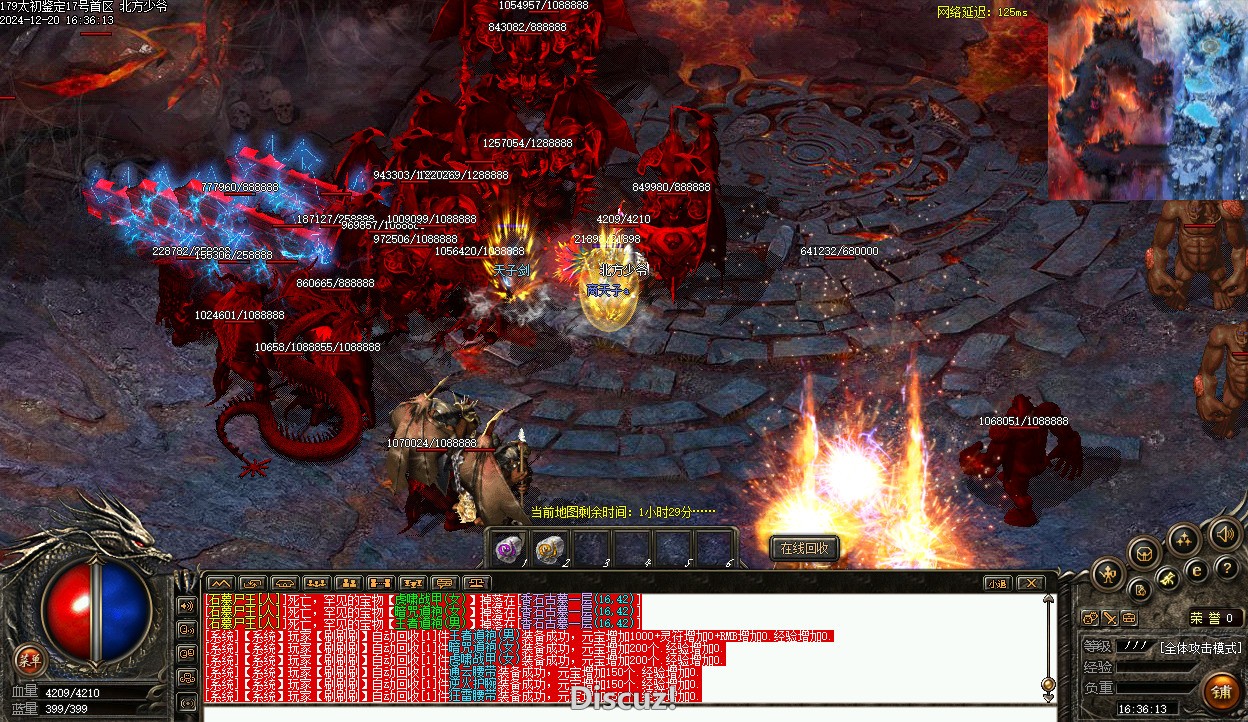Click the round 'e' browser icon
This screenshot has height=722, width=1248.
coord(1196,570)
